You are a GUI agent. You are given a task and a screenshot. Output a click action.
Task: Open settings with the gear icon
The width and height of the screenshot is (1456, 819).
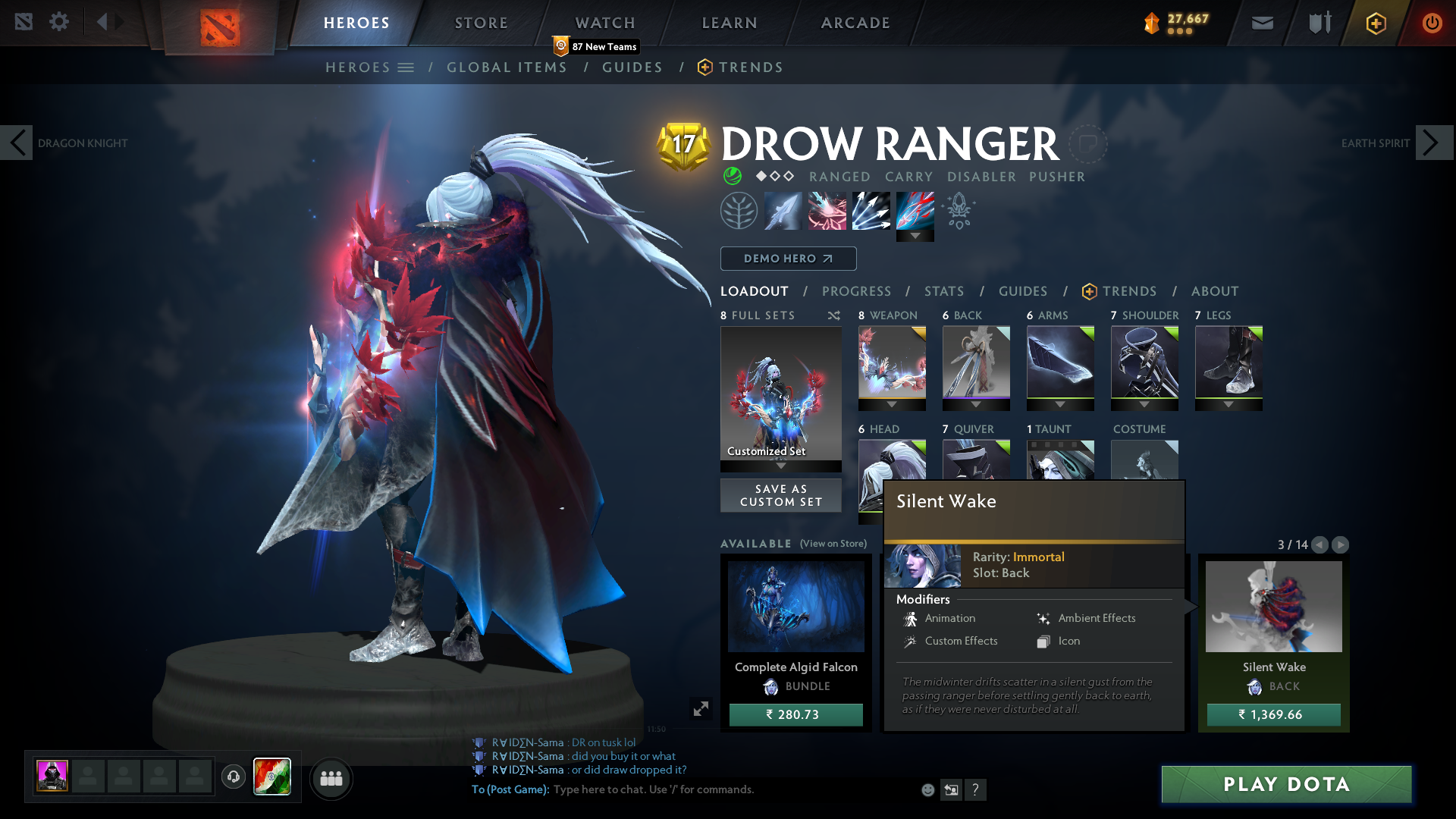click(59, 22)
